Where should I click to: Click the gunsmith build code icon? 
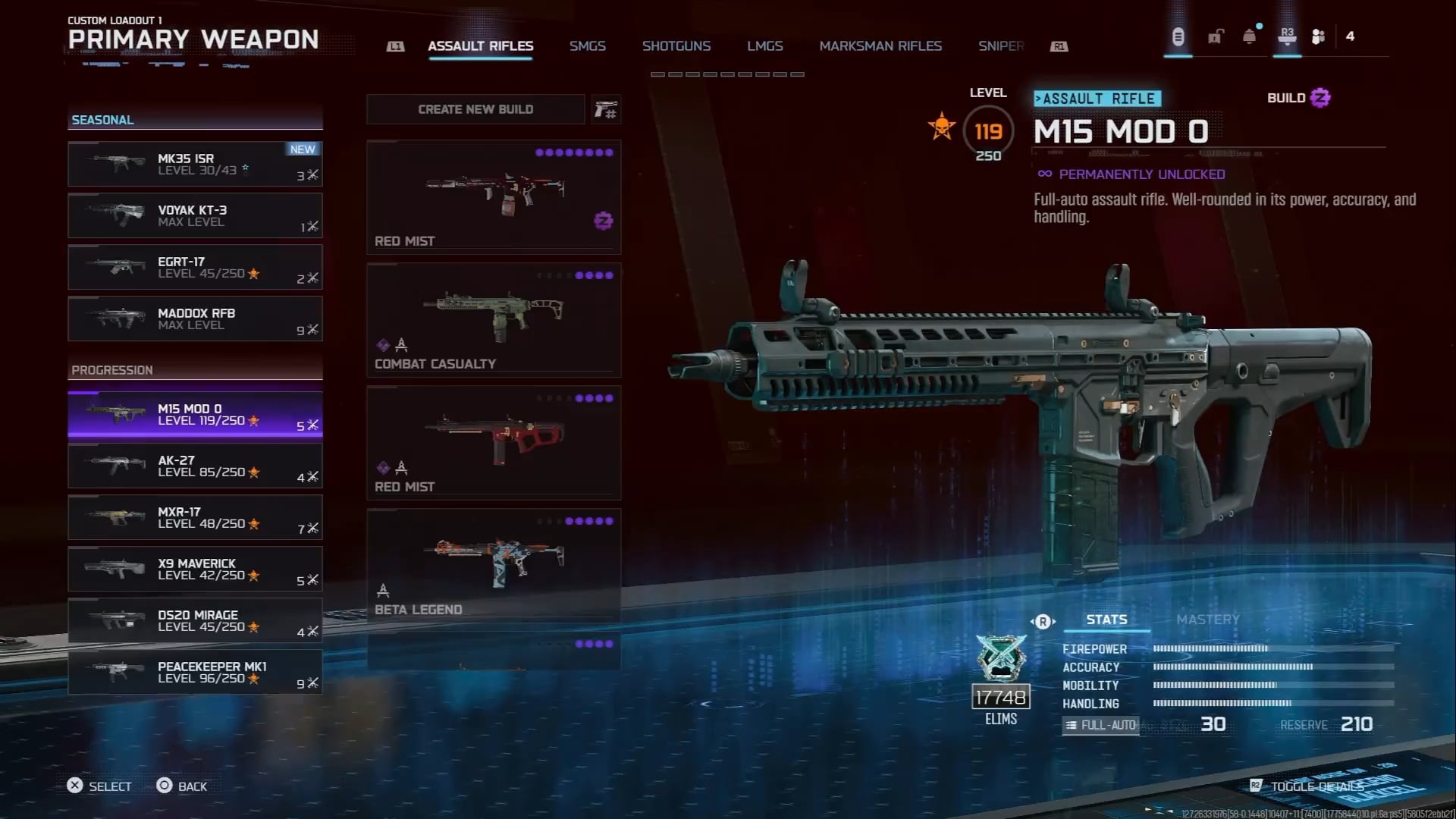coord(606,110)
